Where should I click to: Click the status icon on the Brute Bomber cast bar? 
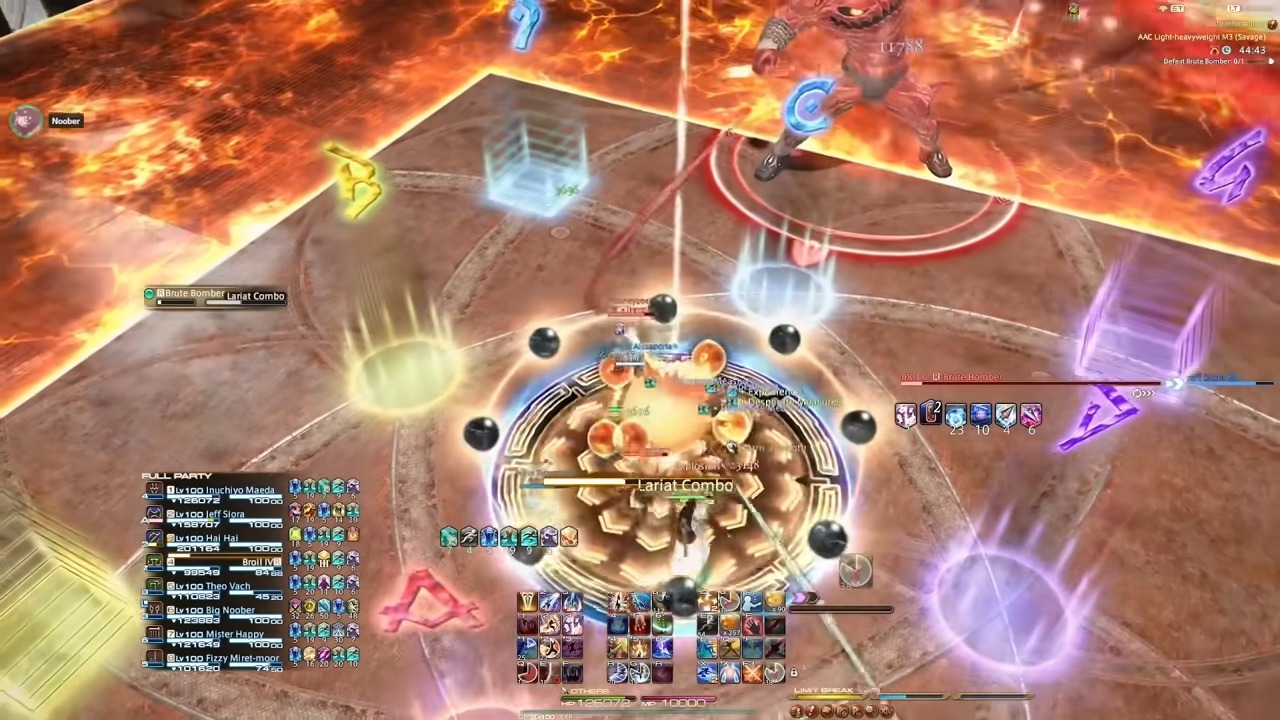pos(149,293)
